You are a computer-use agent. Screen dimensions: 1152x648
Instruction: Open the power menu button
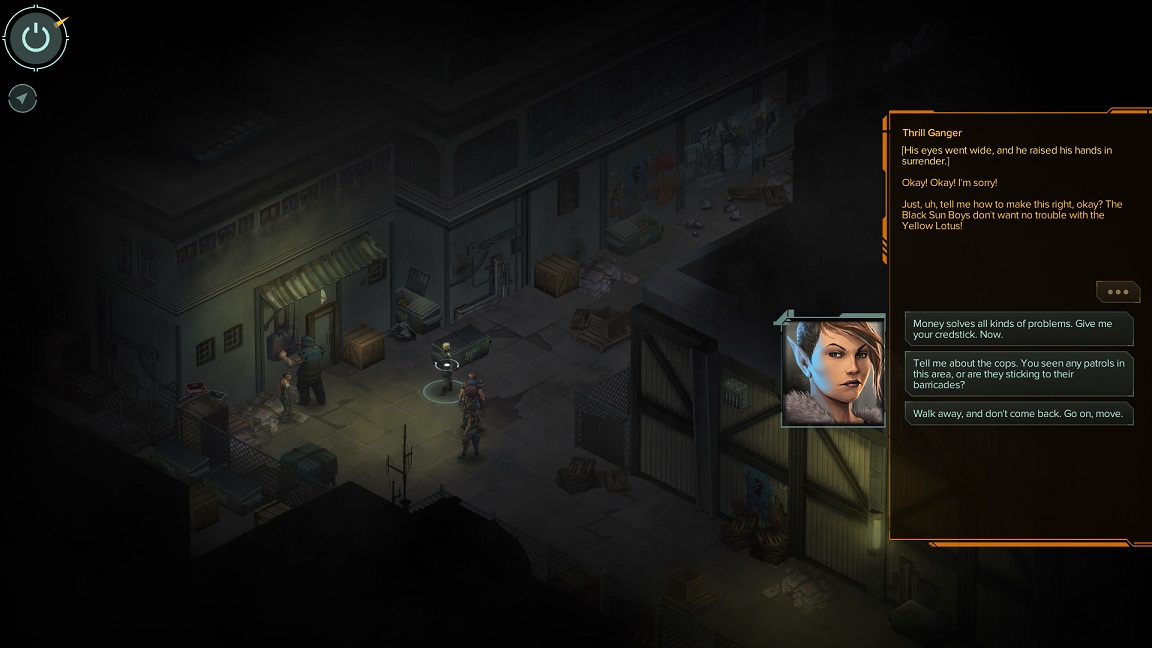[x=36, y=39]
